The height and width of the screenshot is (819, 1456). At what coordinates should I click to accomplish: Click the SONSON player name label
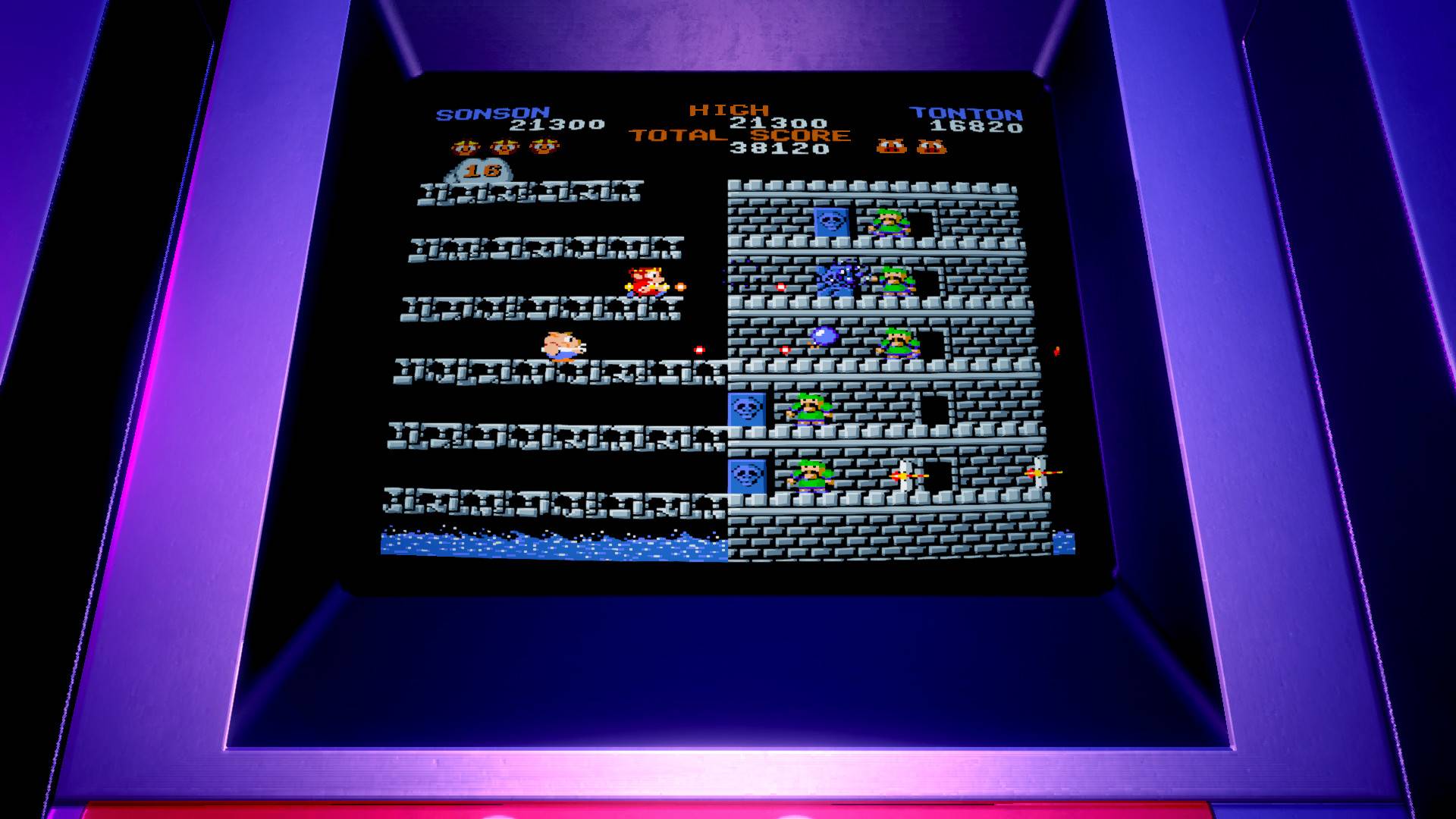click(x=493, y=112)
